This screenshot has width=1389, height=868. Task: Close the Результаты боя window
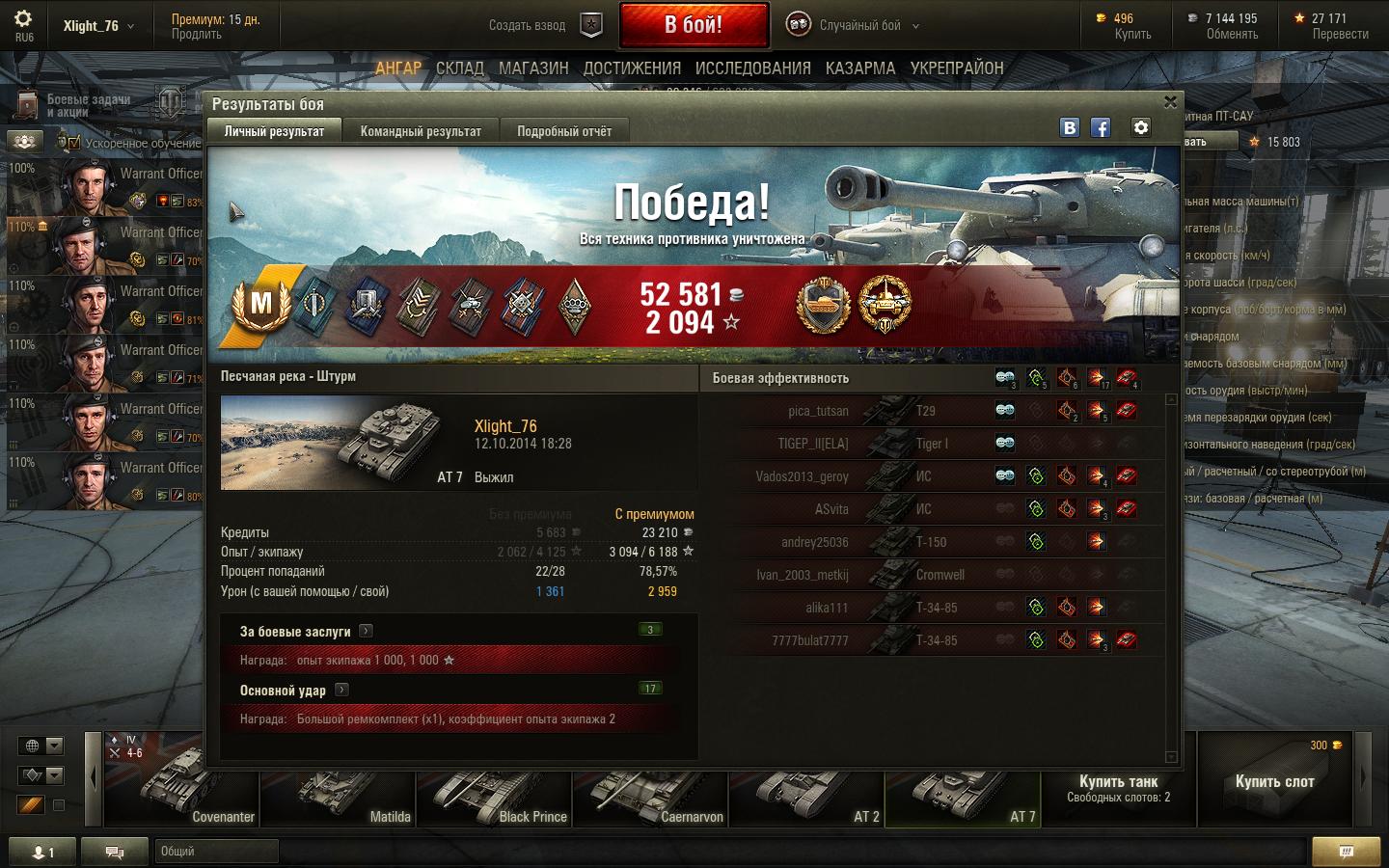(1170, 102)
